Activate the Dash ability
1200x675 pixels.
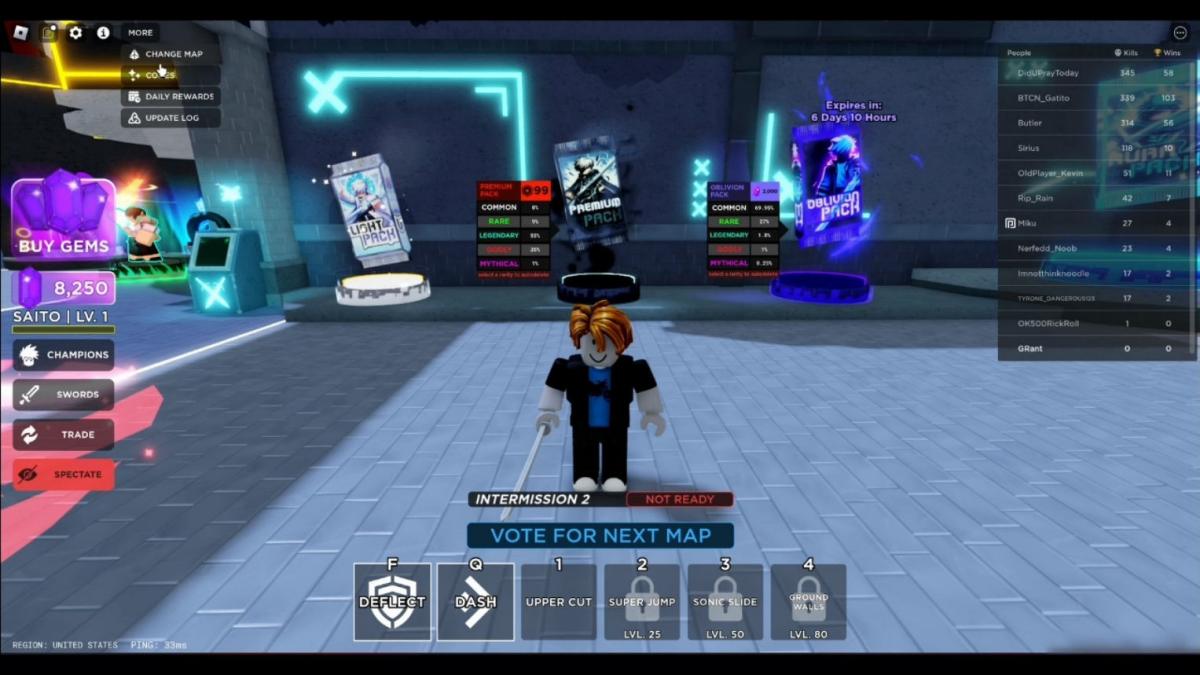click(476, 601)
